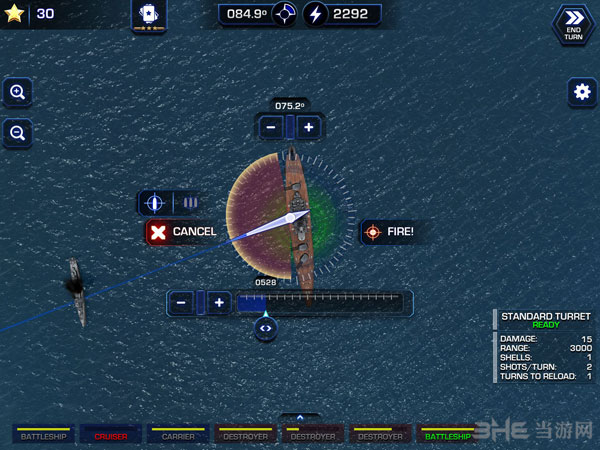Zoom out with the magnifier minus
Viewport: 600px width, 450px height.
point(17,132)
